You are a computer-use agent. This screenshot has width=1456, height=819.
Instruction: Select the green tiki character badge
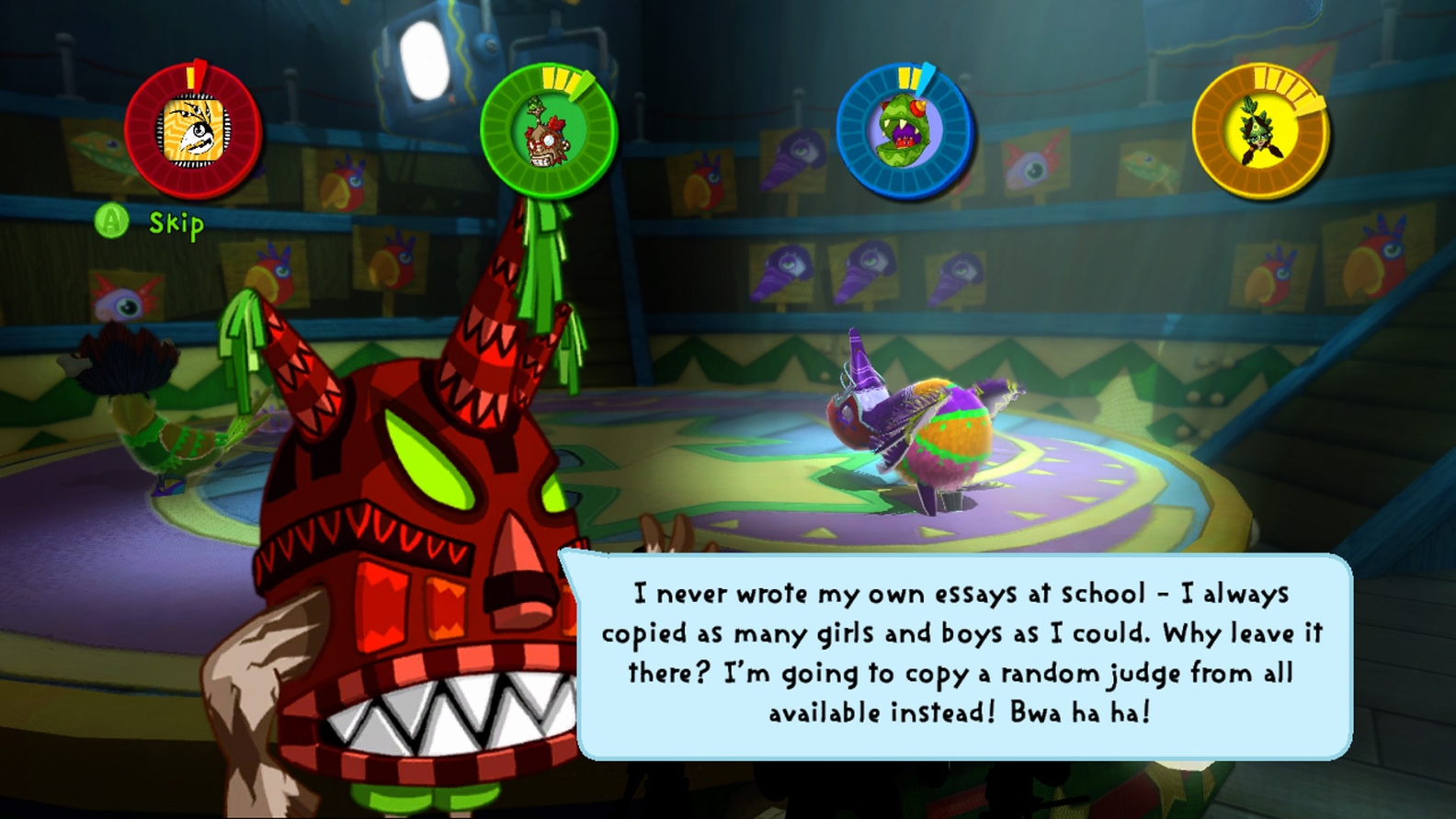tap(548, 131)
